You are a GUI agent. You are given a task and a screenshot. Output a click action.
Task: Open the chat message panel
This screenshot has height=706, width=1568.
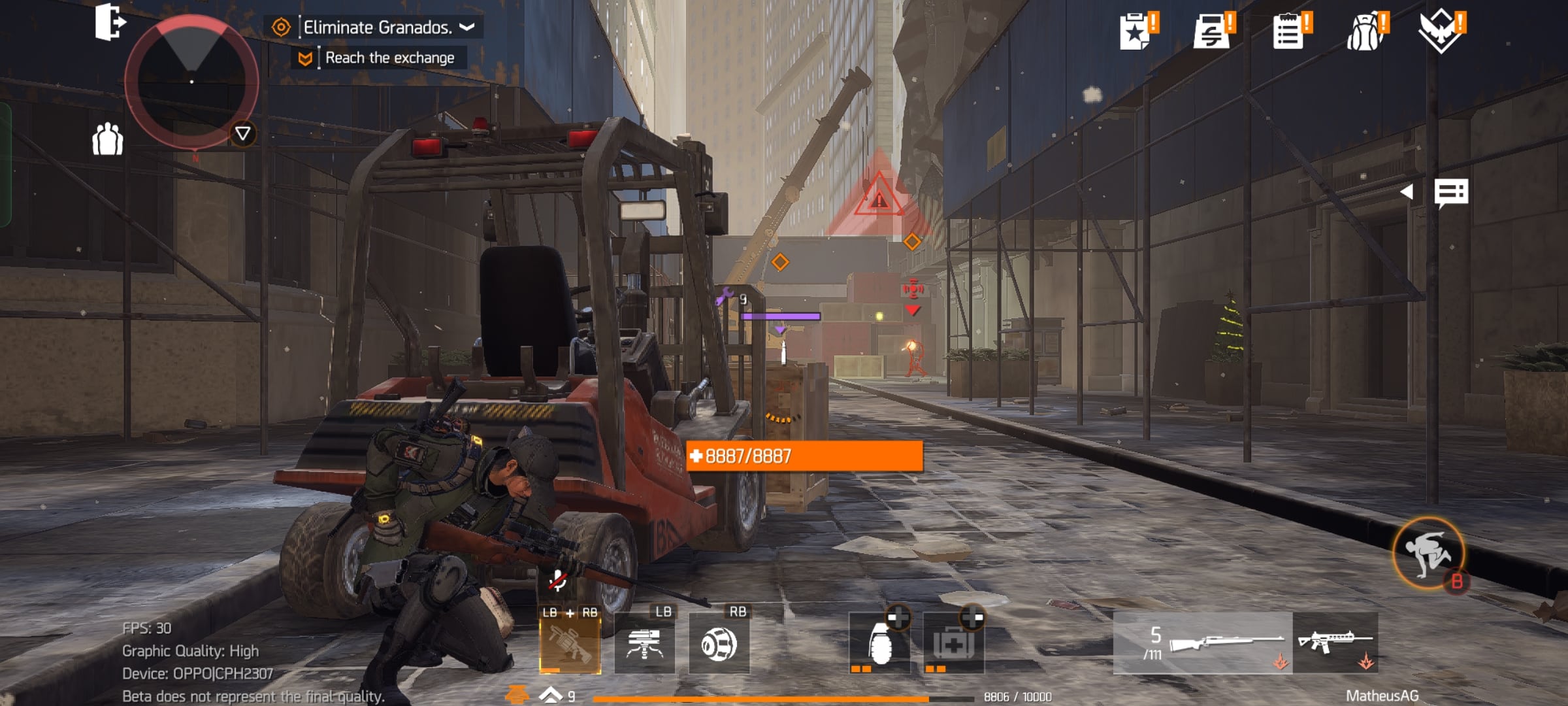coord(1451,193)
